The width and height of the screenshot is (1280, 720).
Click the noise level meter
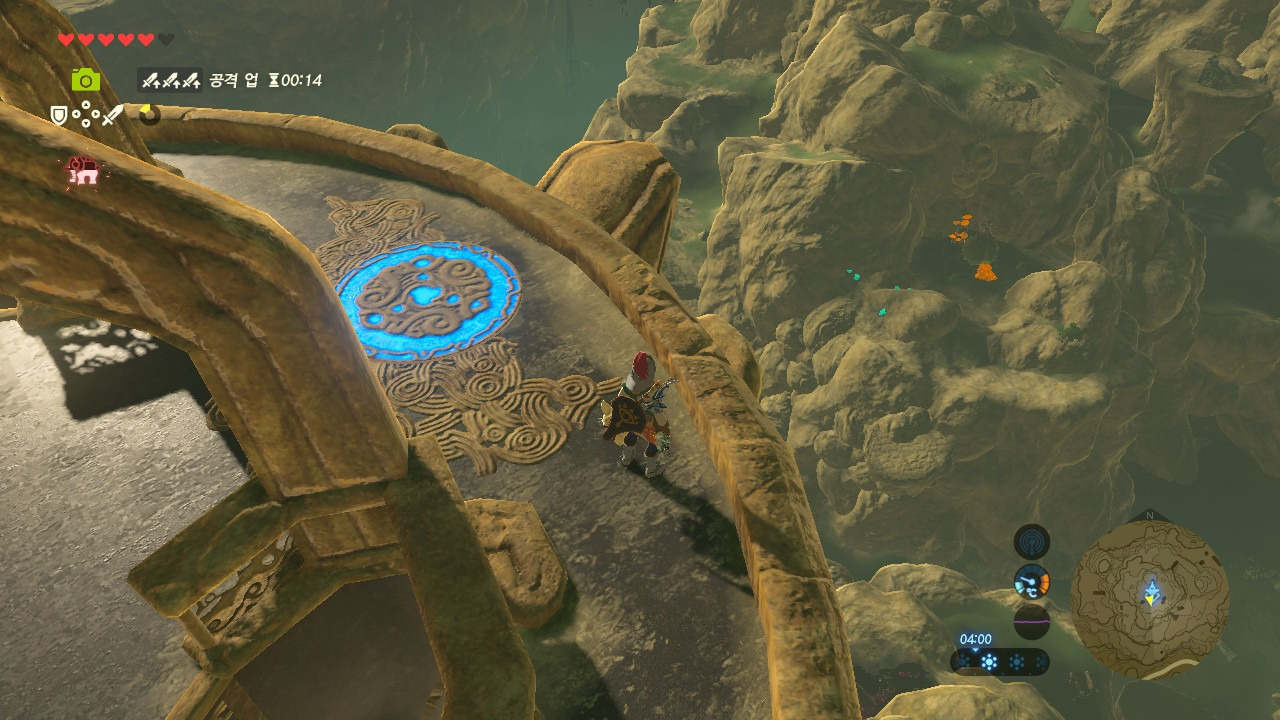coord(1031,621)
